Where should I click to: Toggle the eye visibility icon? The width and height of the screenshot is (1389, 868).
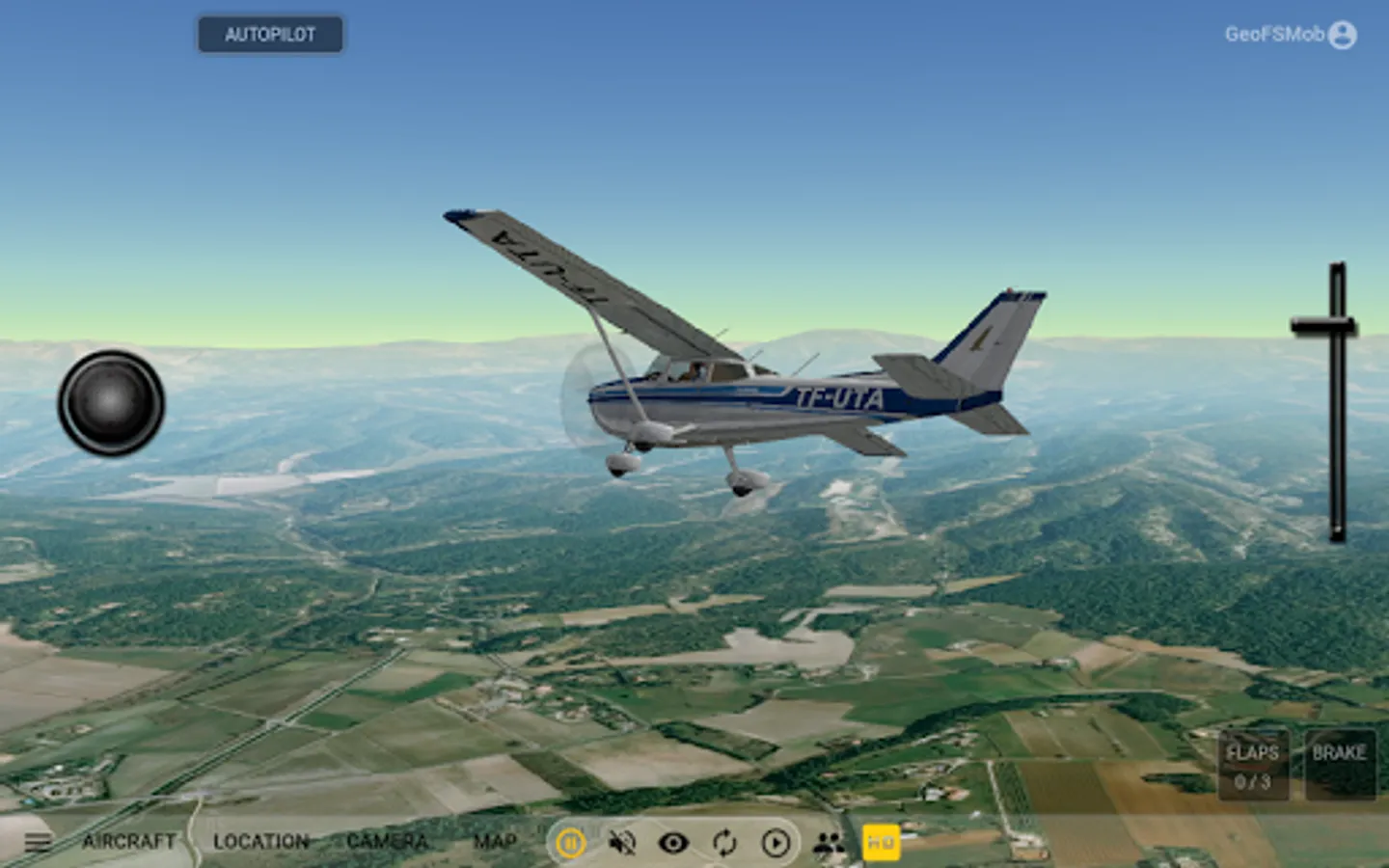coord(673,843)
